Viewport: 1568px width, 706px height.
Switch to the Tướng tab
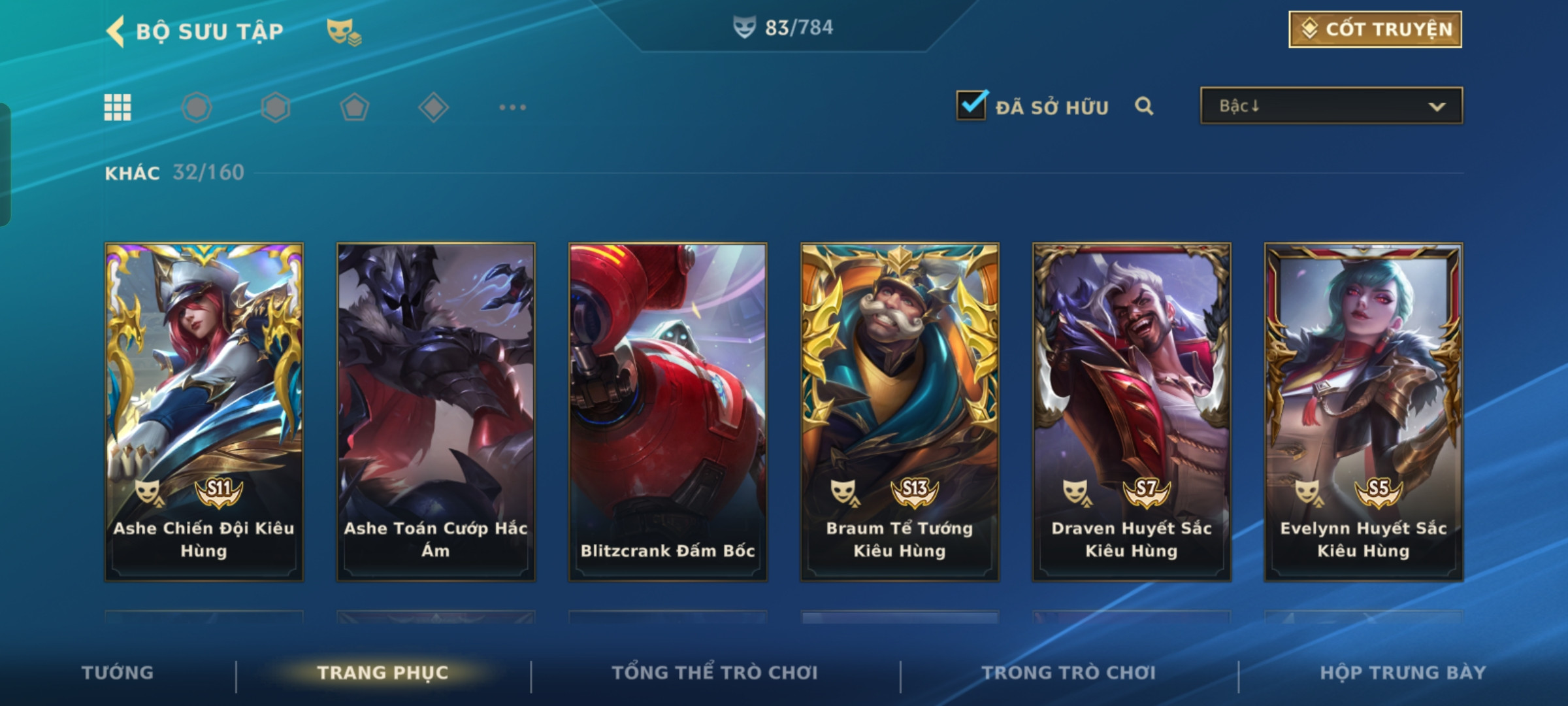[x=118, y=672]
